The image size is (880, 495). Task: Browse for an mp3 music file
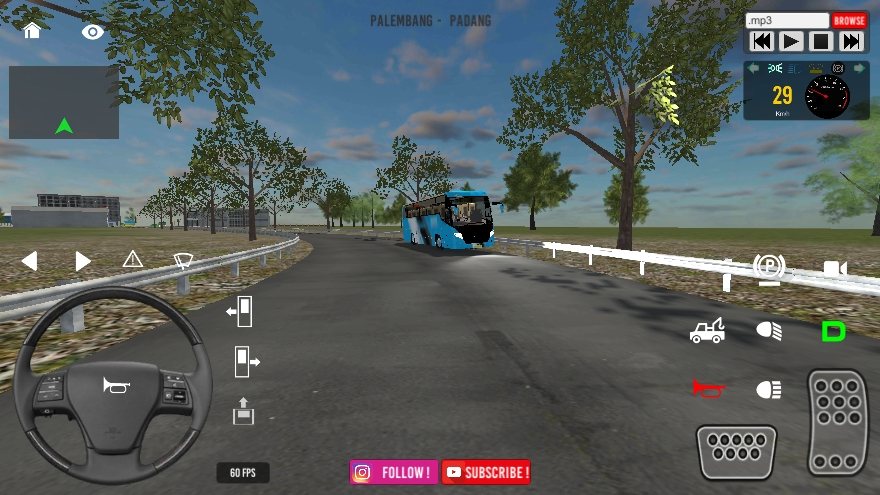[849, 20]
